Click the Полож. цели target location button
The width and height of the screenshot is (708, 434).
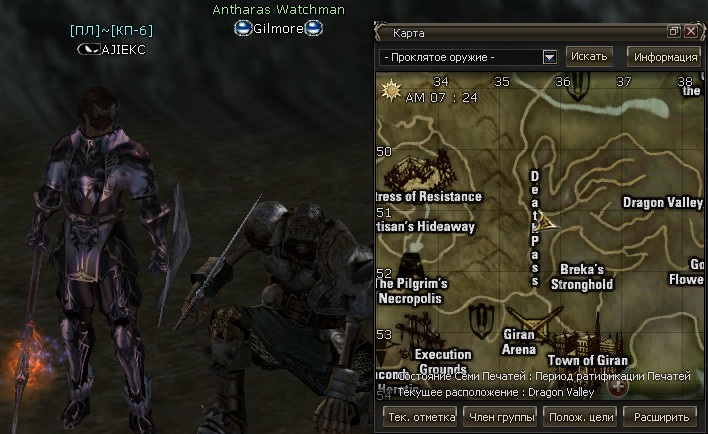(581, 416)
